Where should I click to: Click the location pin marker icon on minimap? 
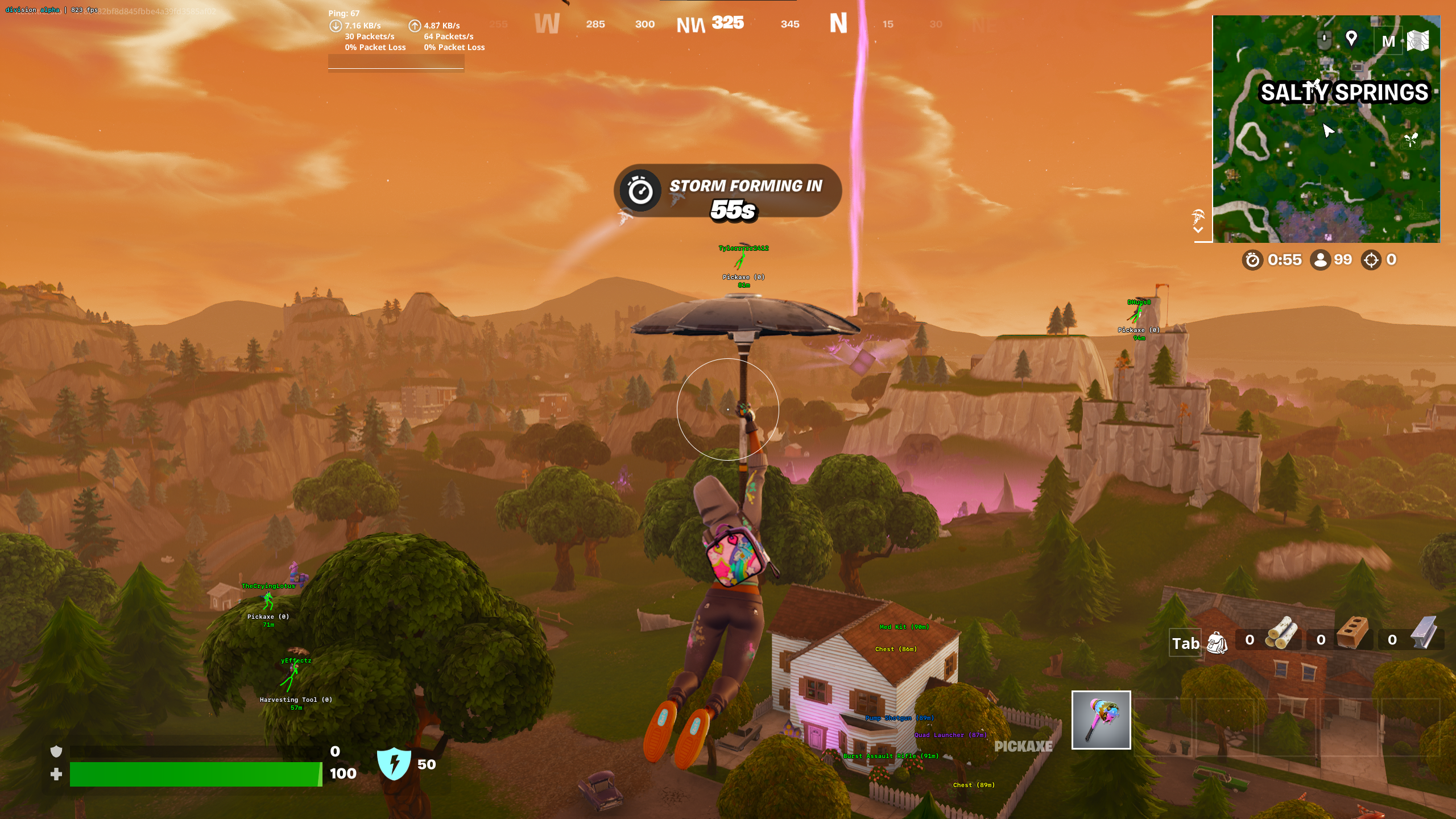[x=1351, y=38]
